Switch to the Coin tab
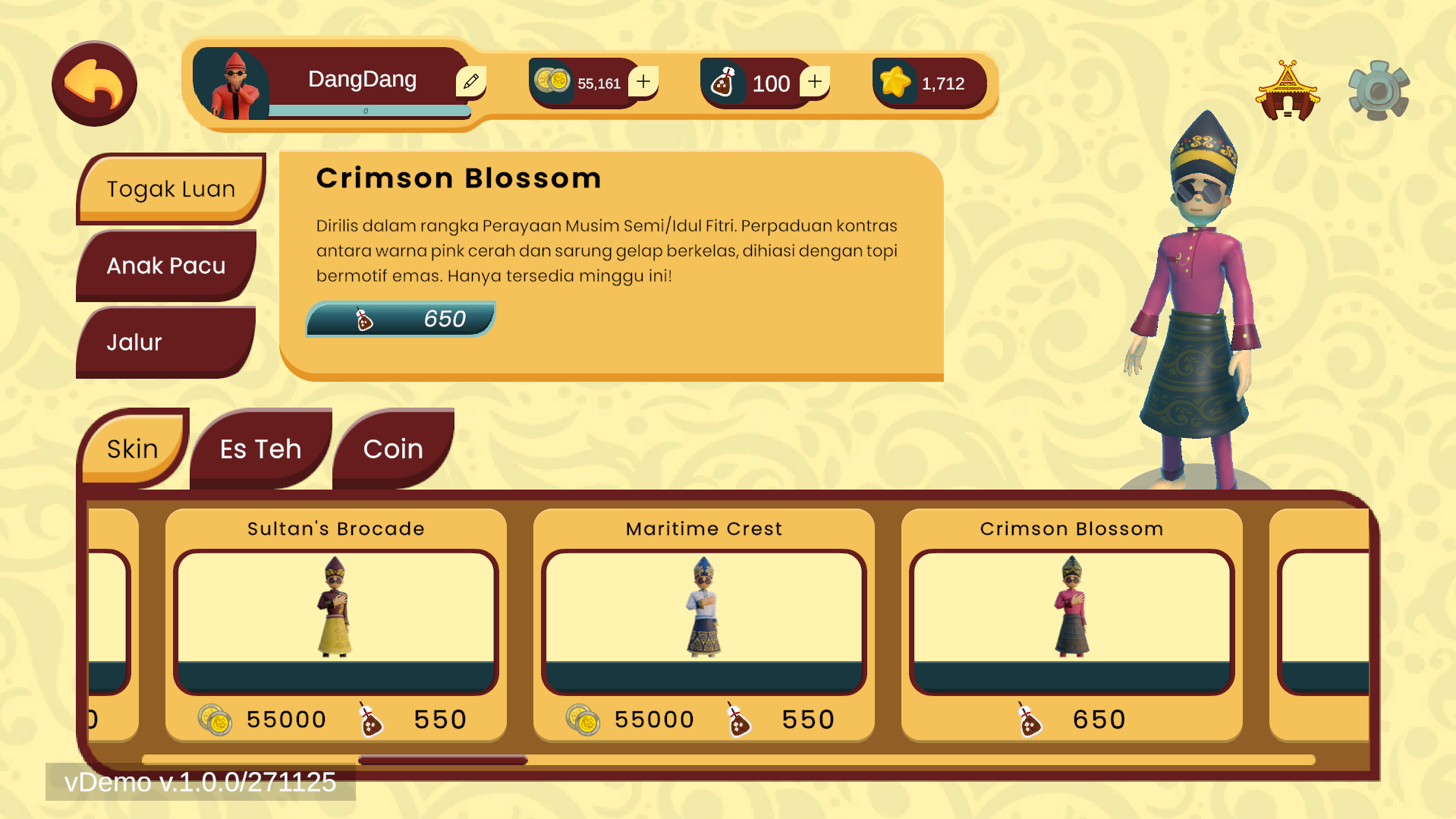The width and height of the screenshot is (1456, 819). [393, 449]
